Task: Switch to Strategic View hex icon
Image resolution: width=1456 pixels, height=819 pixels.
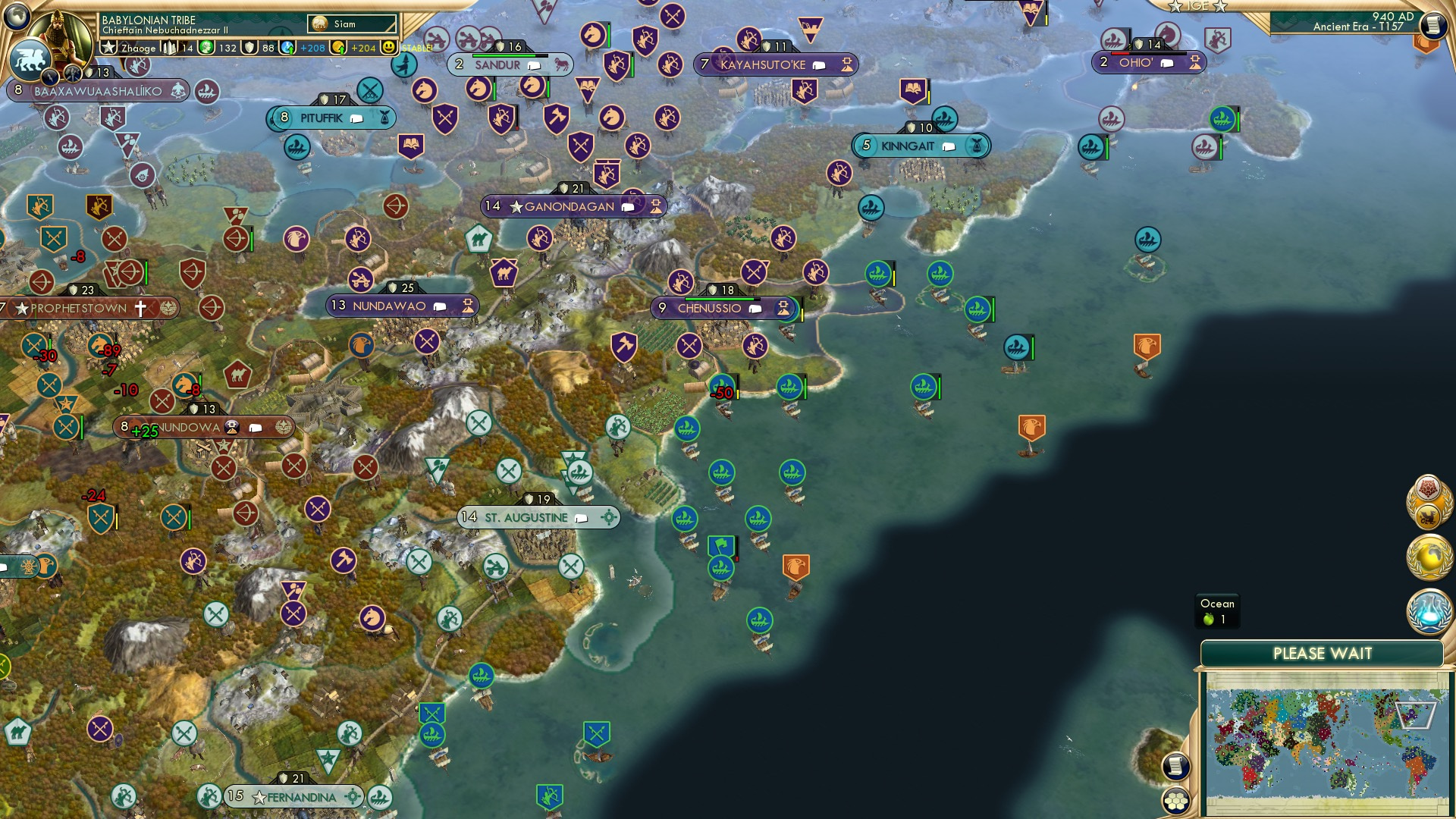Action: [1176, 801]
